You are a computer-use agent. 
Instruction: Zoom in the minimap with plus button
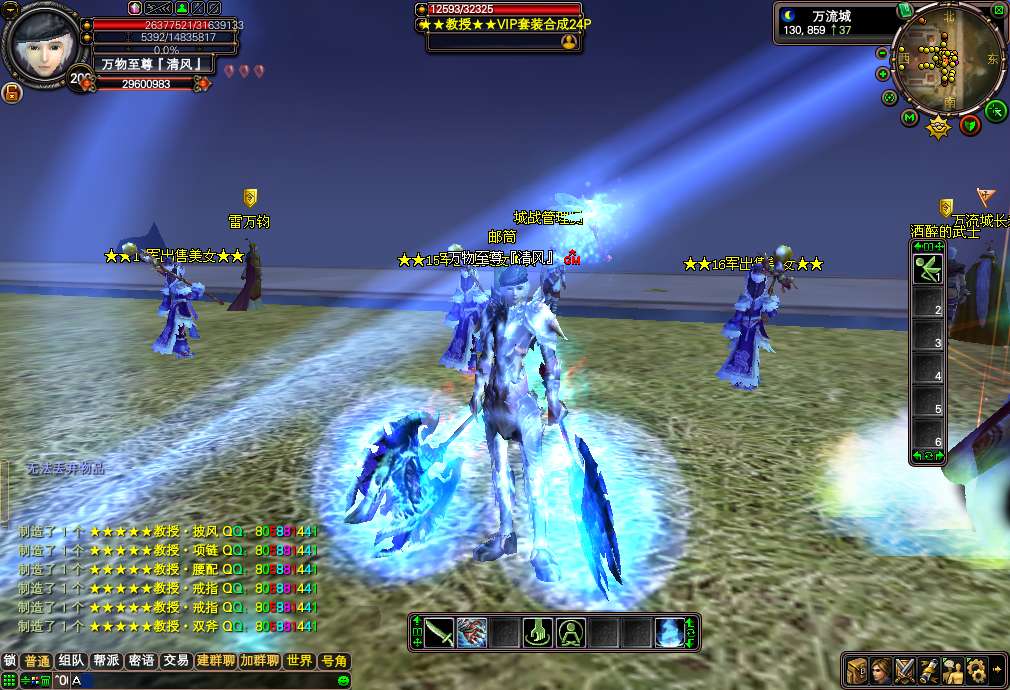point(883,74)
